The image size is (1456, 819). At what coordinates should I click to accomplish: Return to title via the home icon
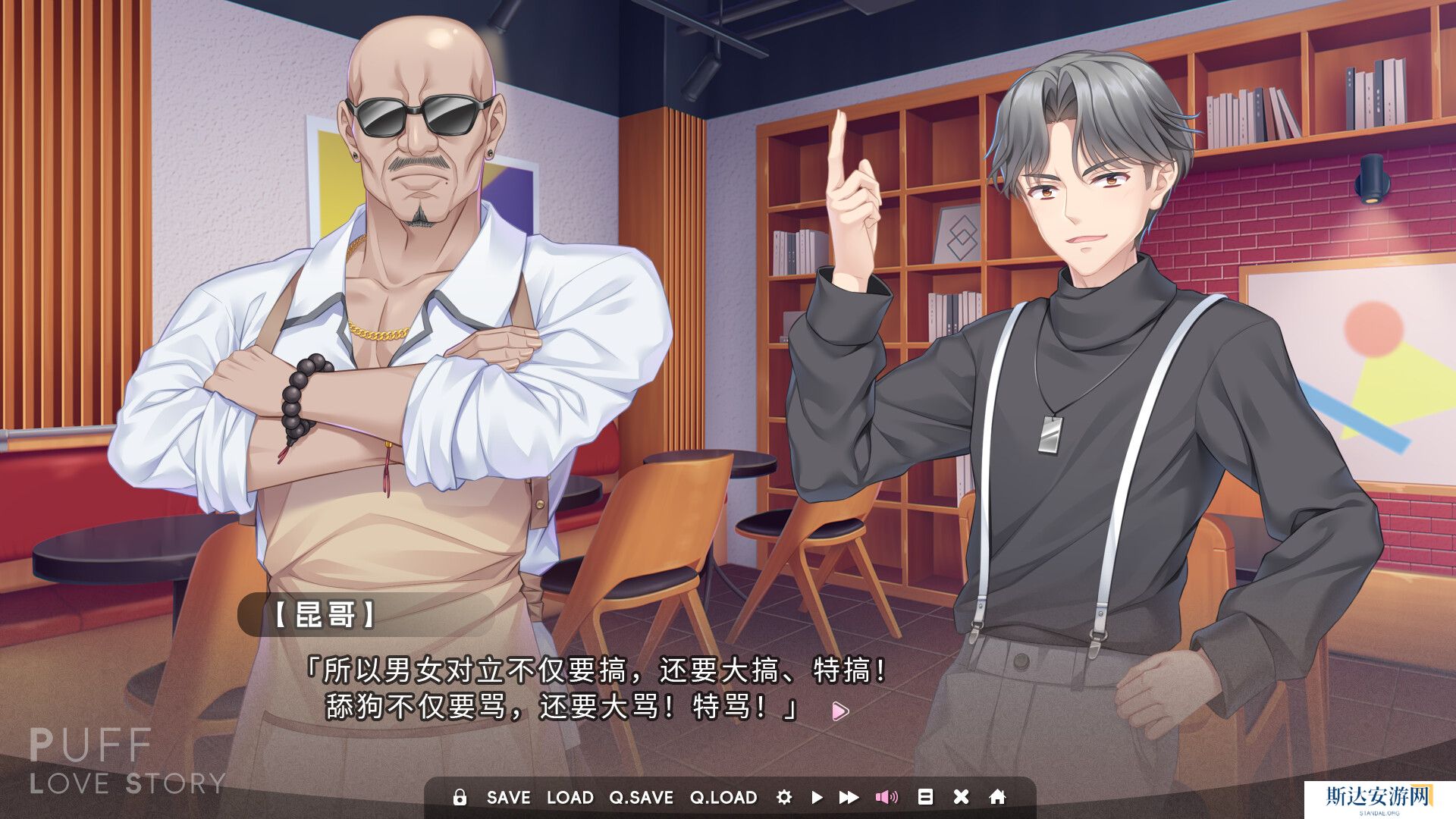tap(997, 797)
